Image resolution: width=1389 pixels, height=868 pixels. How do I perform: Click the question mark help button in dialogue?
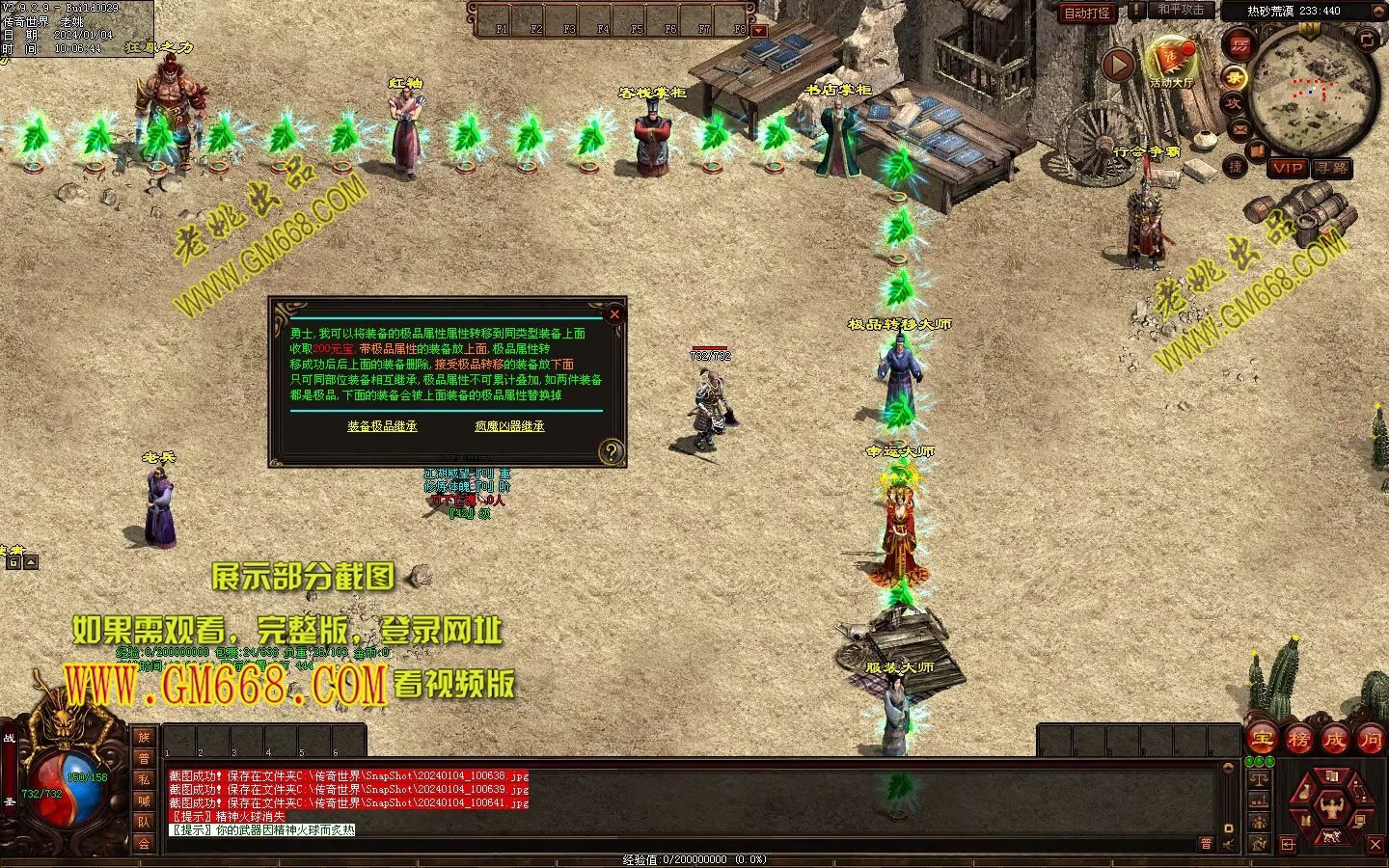(x=610, y=451)
